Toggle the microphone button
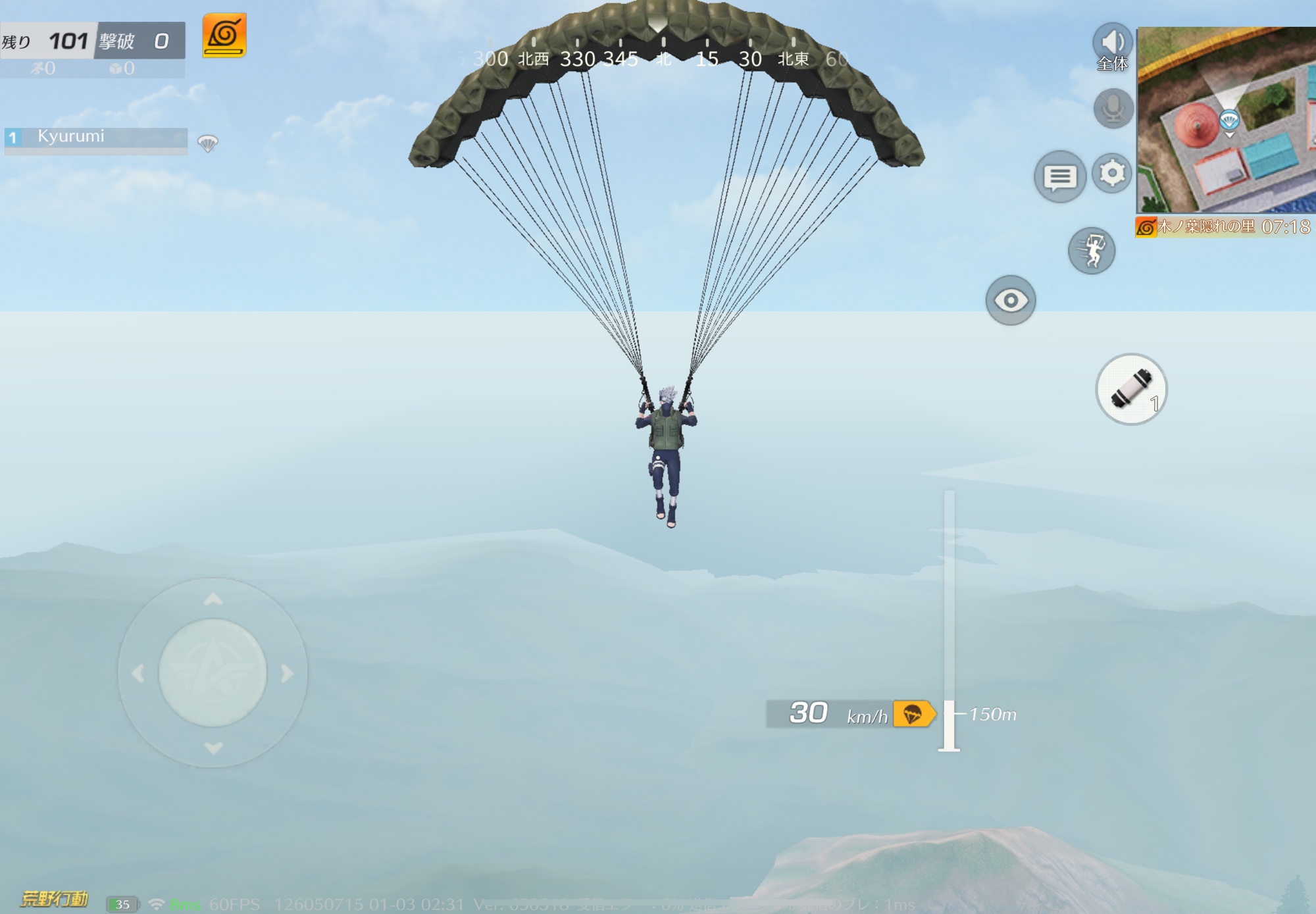The image size is (1316, 914). coord(1113,109)
